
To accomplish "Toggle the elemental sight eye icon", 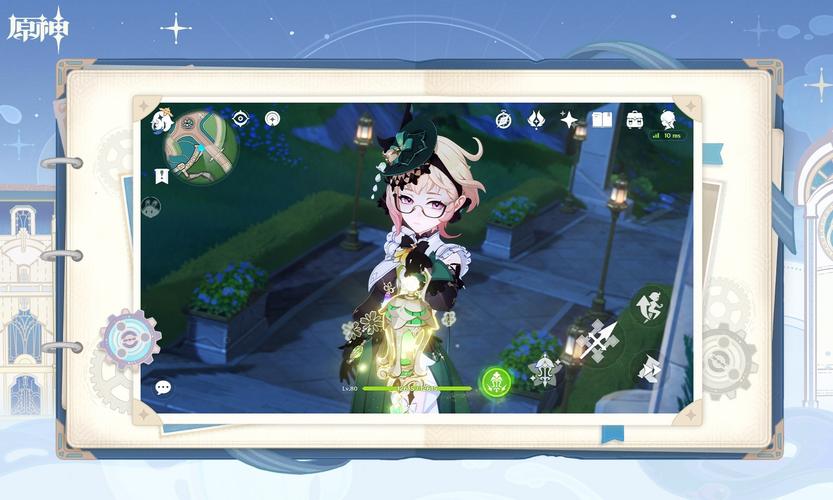I will tap(240, 119).
